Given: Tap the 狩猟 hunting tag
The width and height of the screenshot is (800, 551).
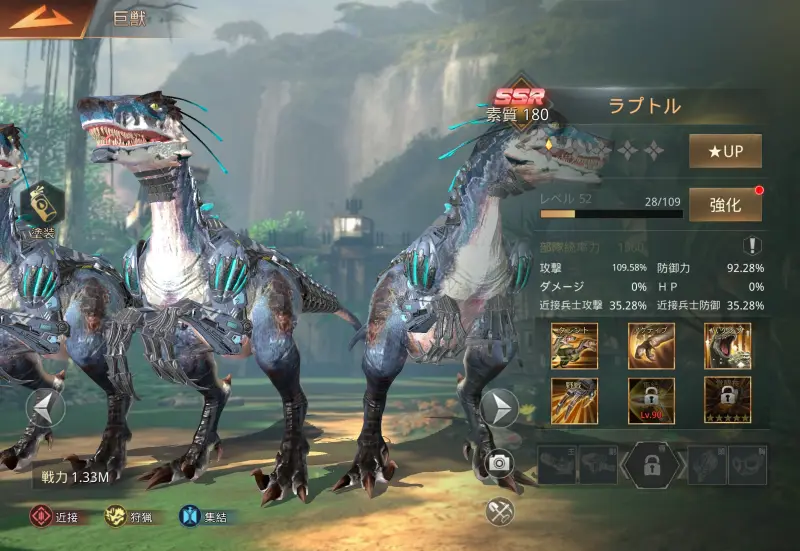Looking at the screenshot, I should 130,516.
